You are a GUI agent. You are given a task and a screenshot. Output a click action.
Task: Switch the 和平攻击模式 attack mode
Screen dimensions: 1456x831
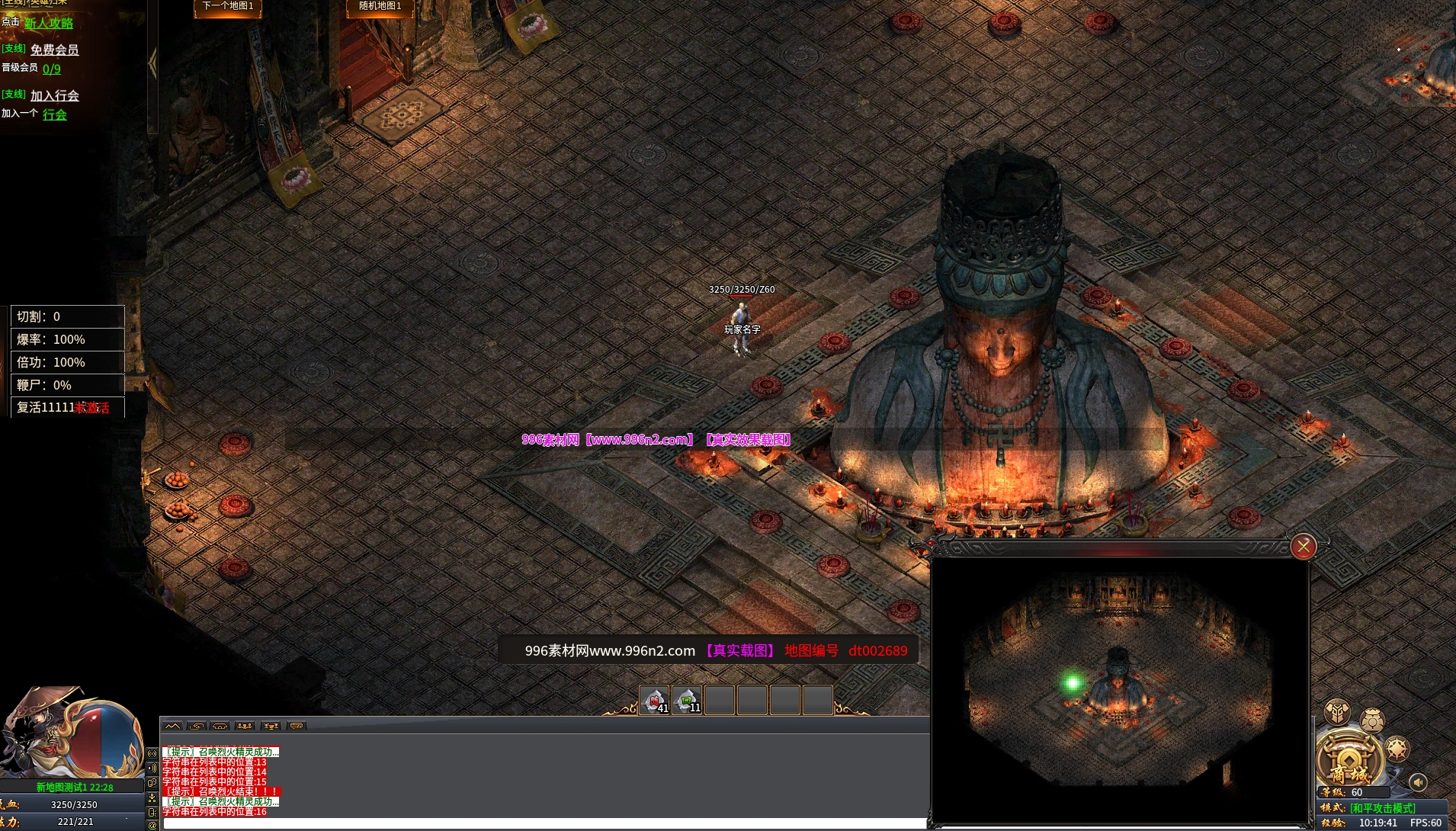click(1382, 808)
